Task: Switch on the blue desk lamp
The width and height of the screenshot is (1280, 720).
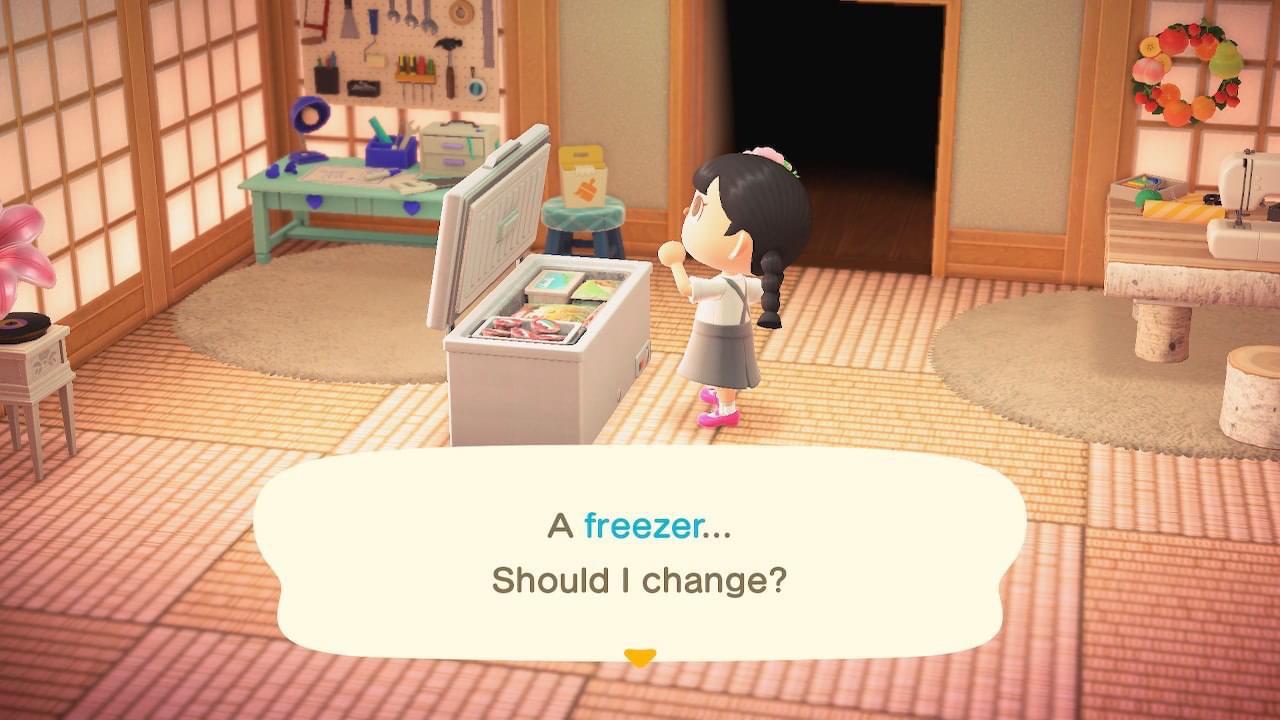Action: pos(307,112)
